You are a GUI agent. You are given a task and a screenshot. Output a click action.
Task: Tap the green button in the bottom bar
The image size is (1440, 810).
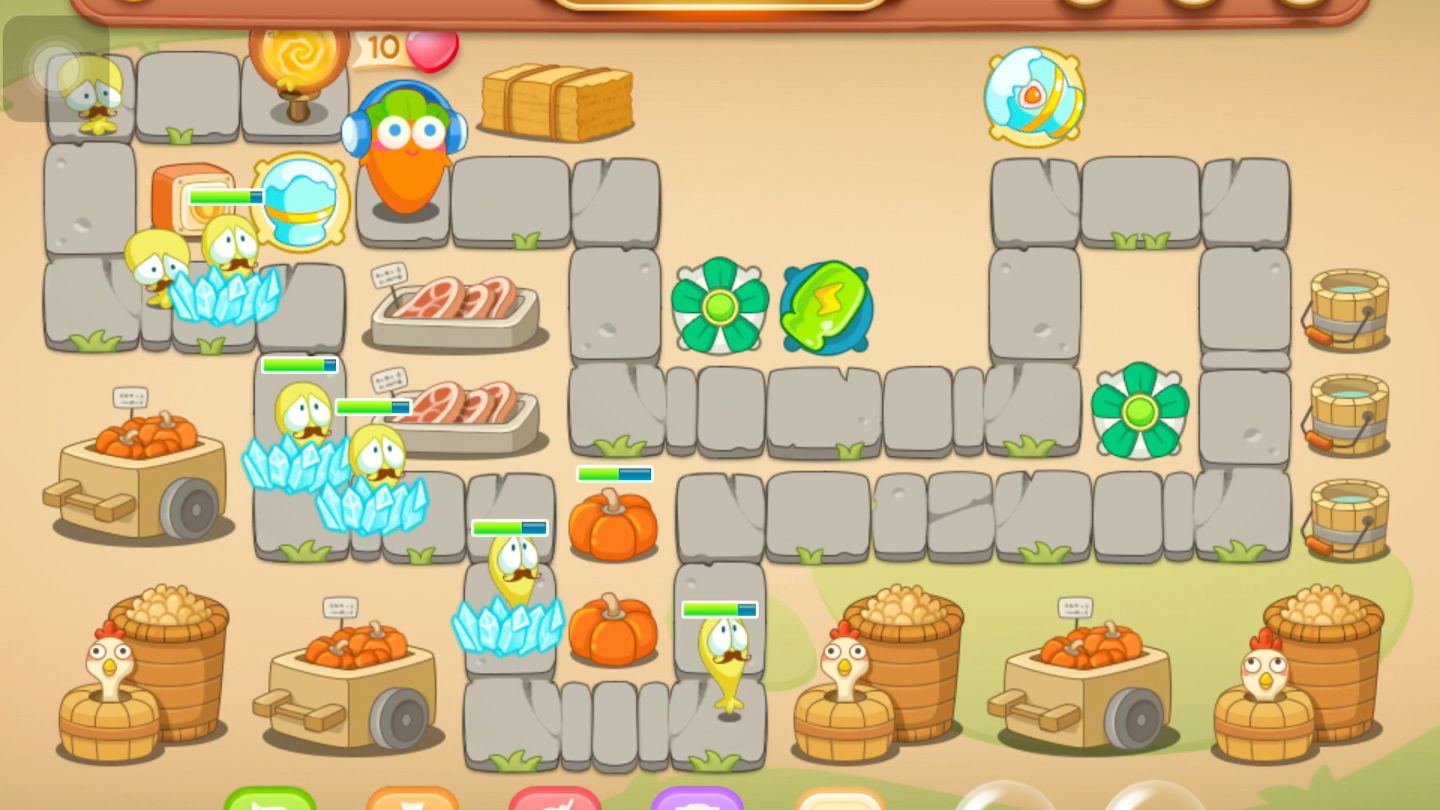point(270,799)
